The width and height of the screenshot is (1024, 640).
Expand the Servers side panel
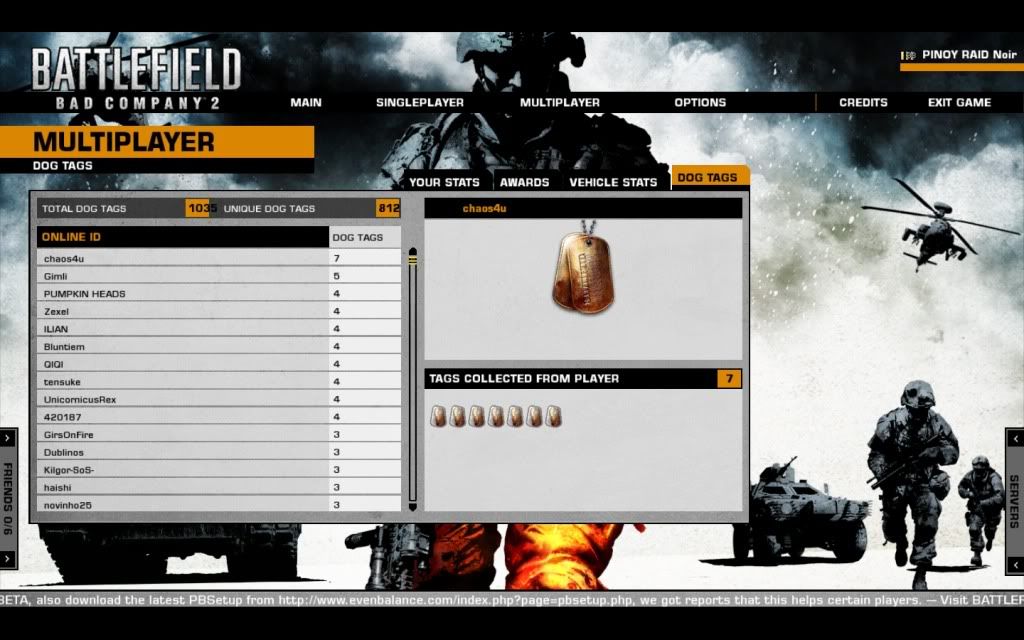click(x=1014, y=496)
